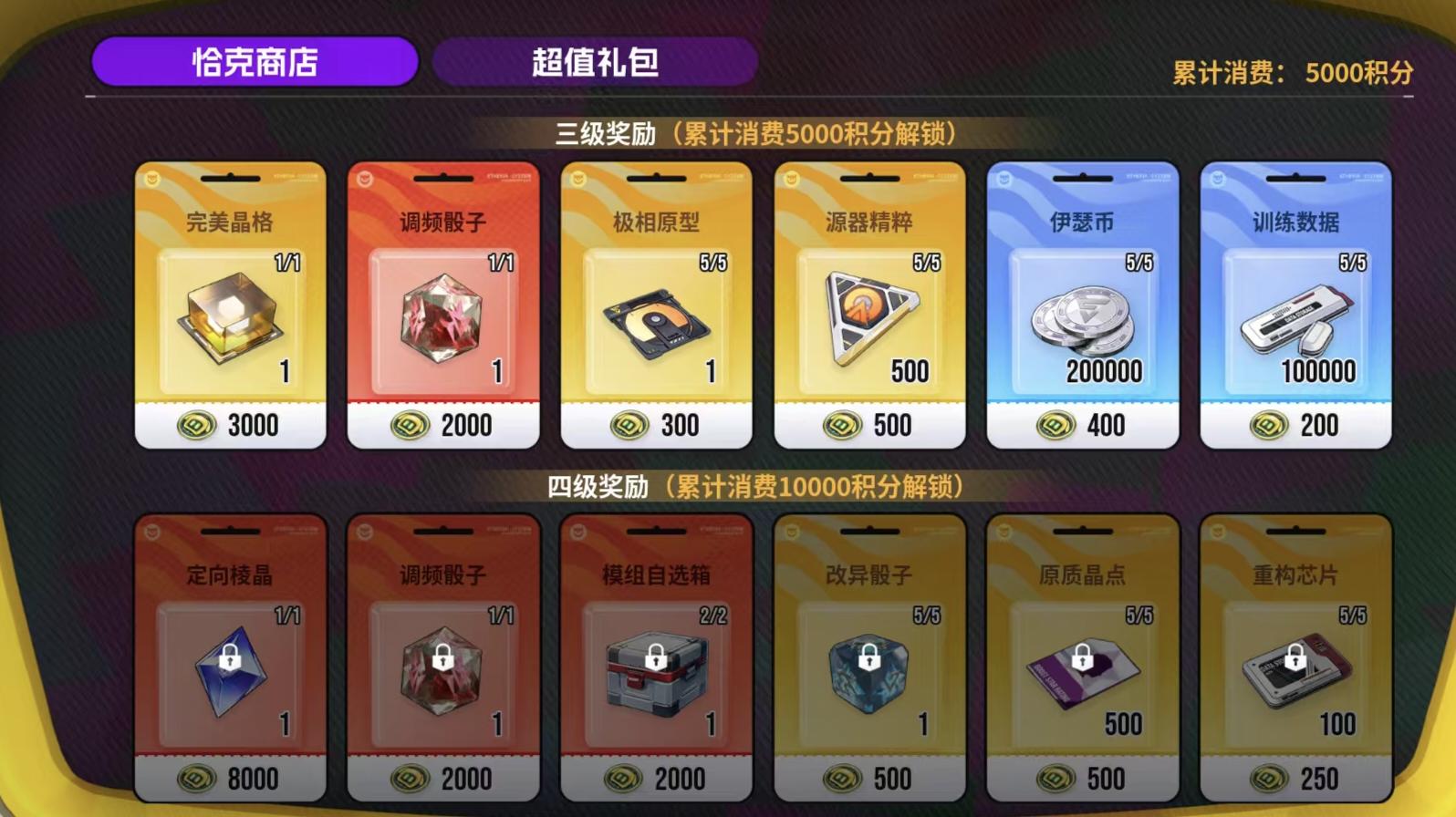The width and height of the screenshot is (1456, 817).
Task: Click the 源器精粹 triangle emblem icon
Action: pyautogui.click(x=868, y=319)
